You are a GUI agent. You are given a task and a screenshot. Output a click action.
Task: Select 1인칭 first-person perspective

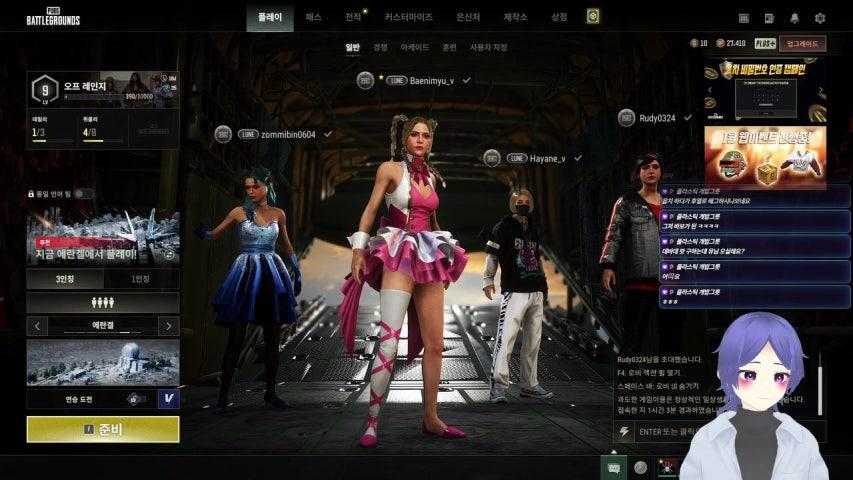(141, 280)
